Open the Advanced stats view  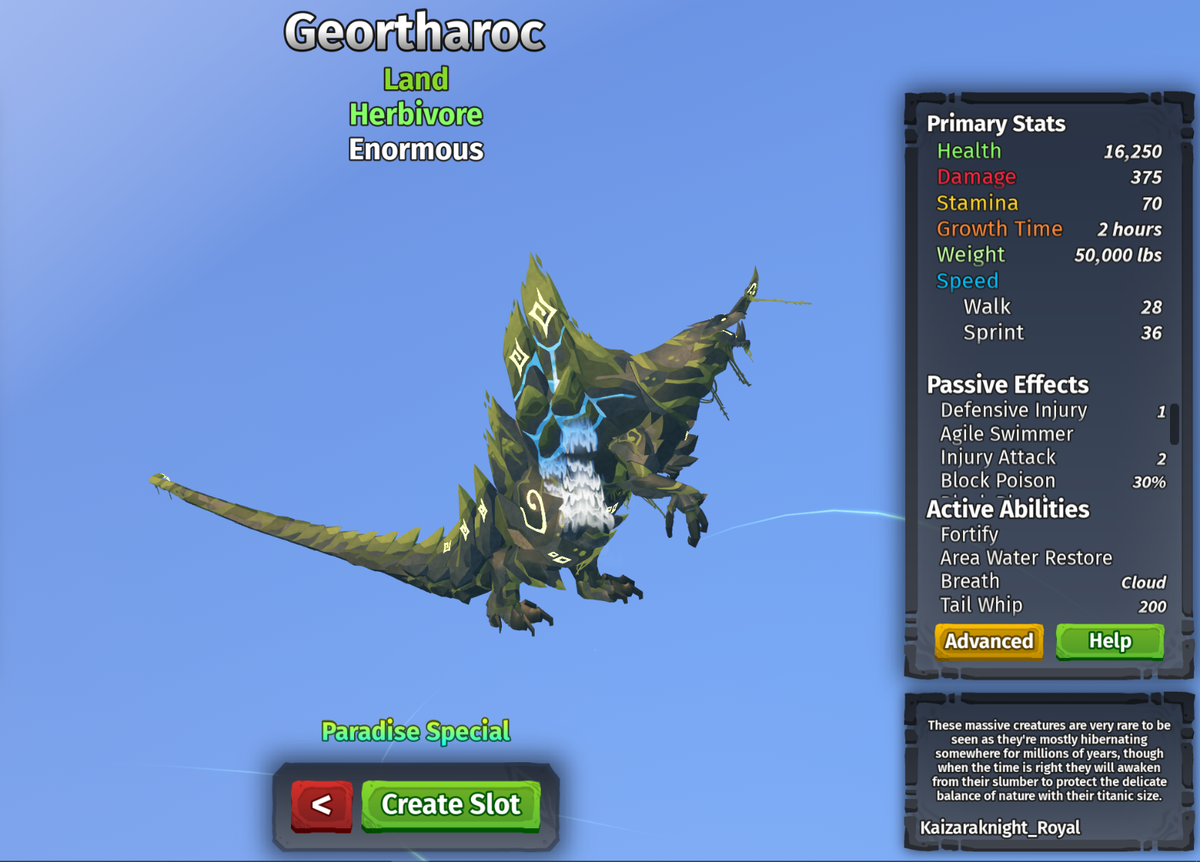(x=989, y=641)
